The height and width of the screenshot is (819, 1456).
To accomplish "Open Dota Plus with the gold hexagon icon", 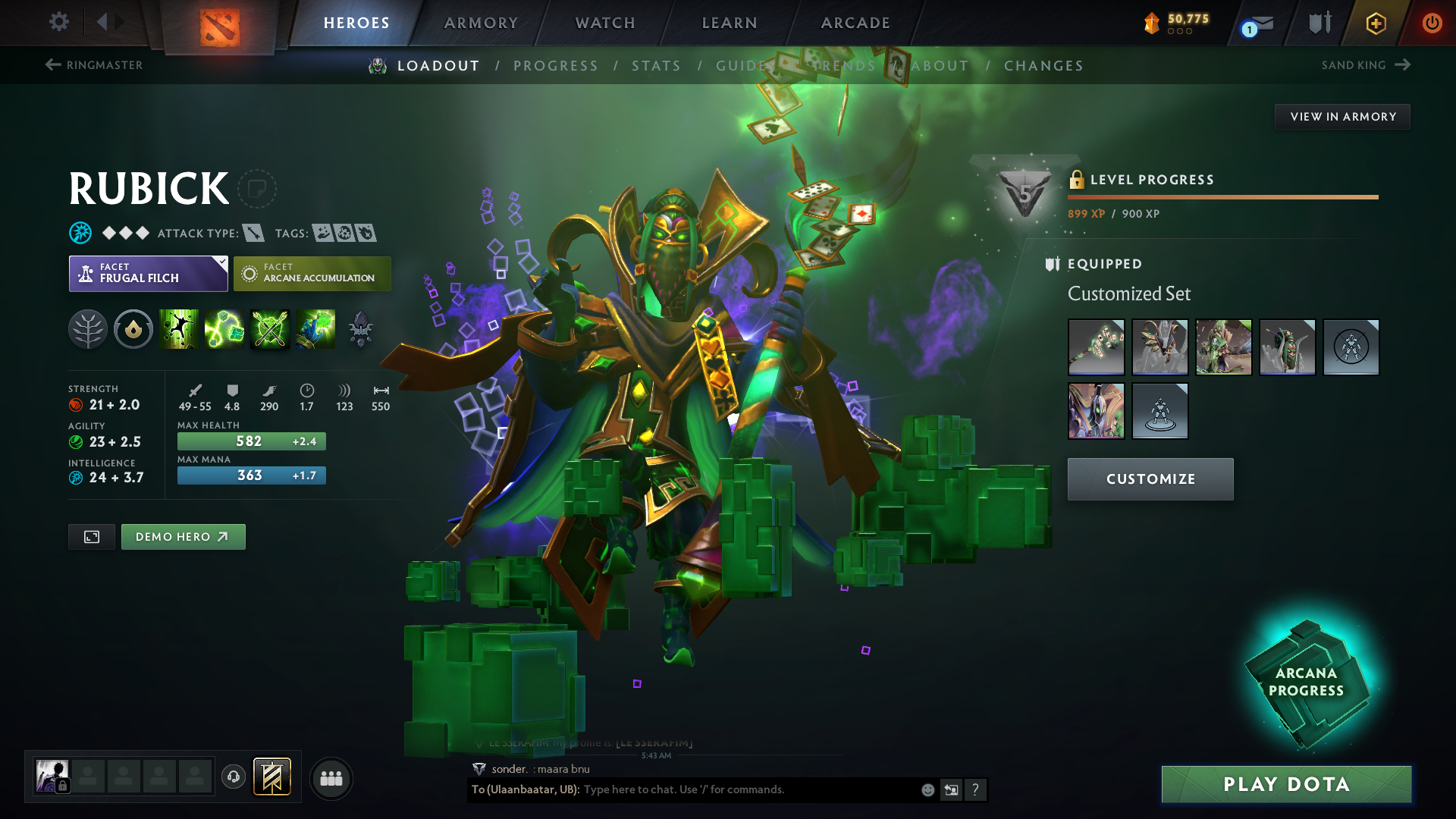I will tap(1376, 22).
